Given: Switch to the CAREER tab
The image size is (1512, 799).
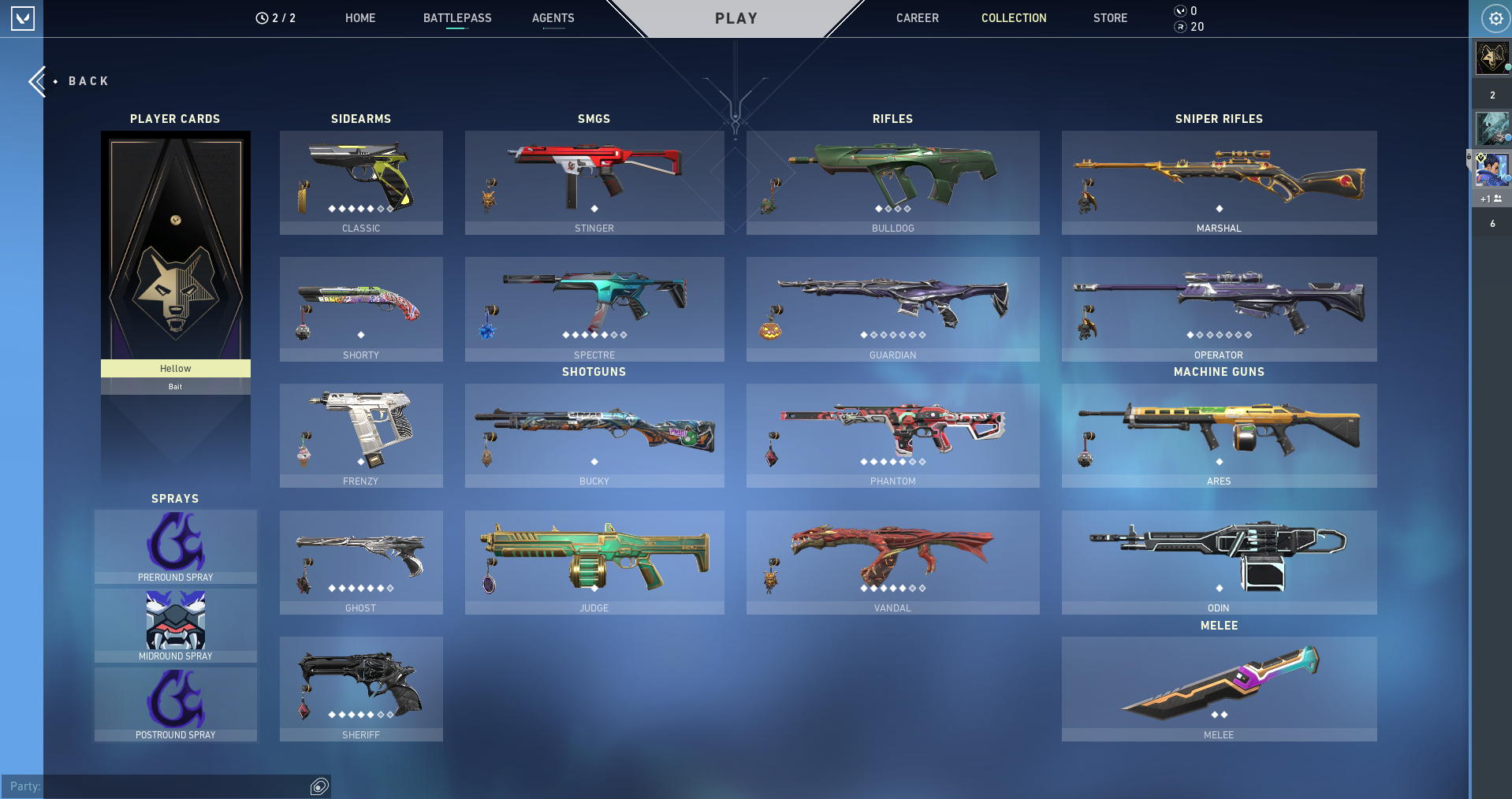Looking at the screenshot, I should point(917,18).
